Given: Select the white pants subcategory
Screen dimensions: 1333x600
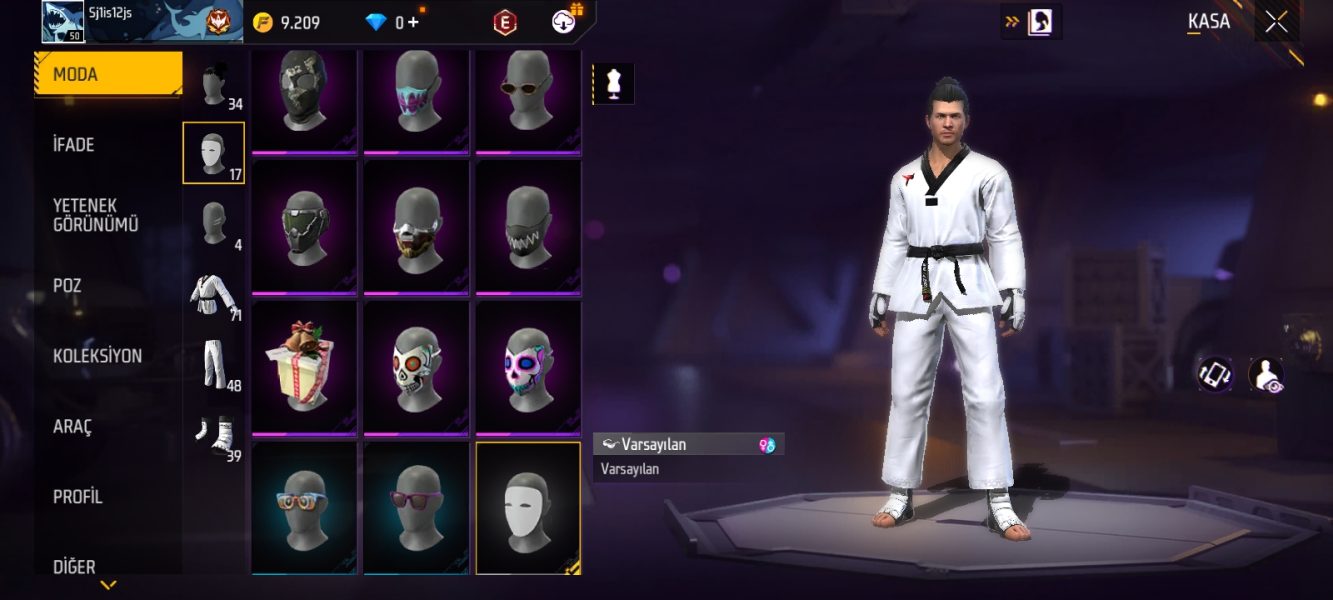Looking at the screenshot, I should [213, 366].
